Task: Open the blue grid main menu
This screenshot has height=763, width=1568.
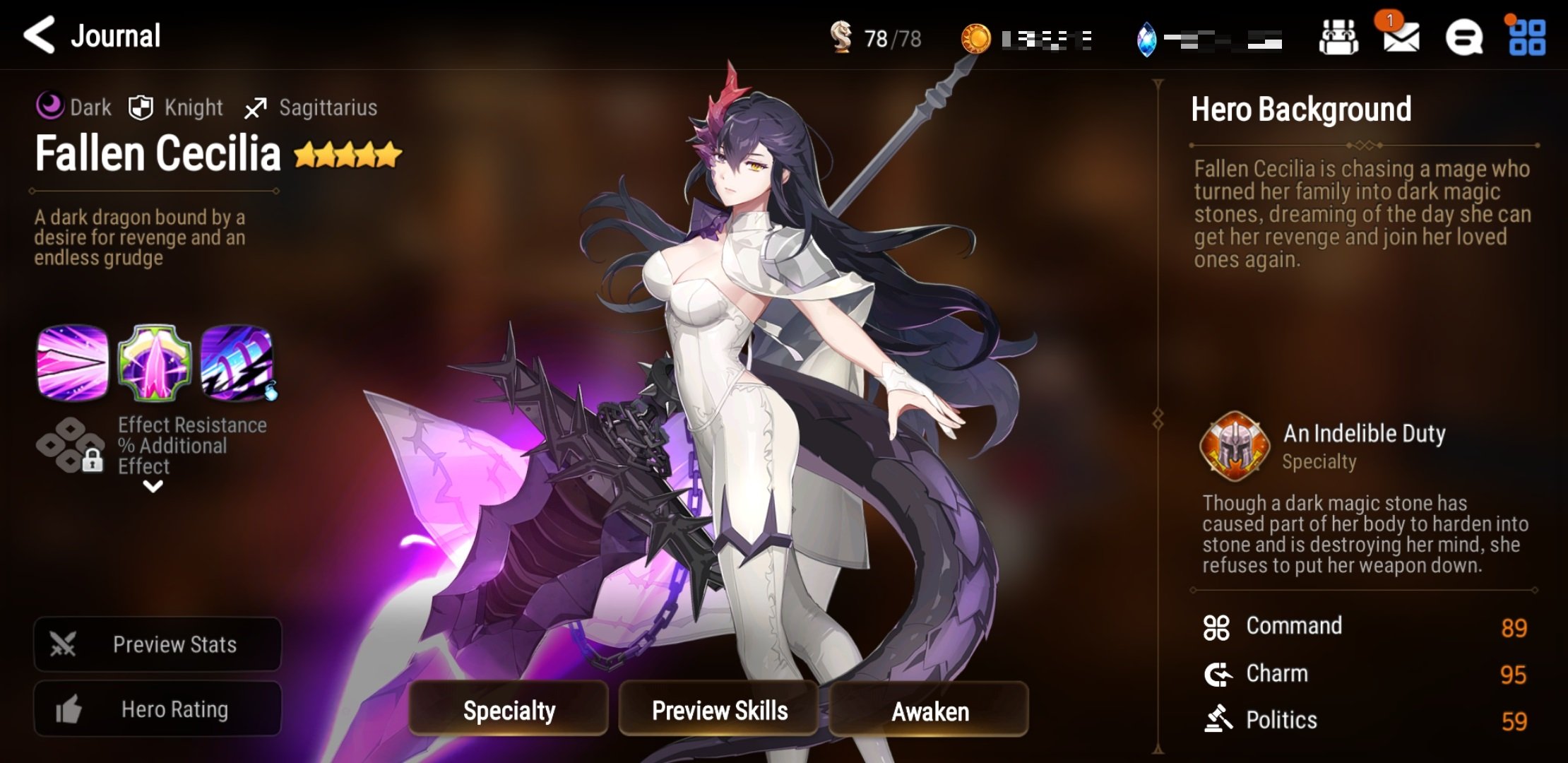Action: [x=1527, y=37]
